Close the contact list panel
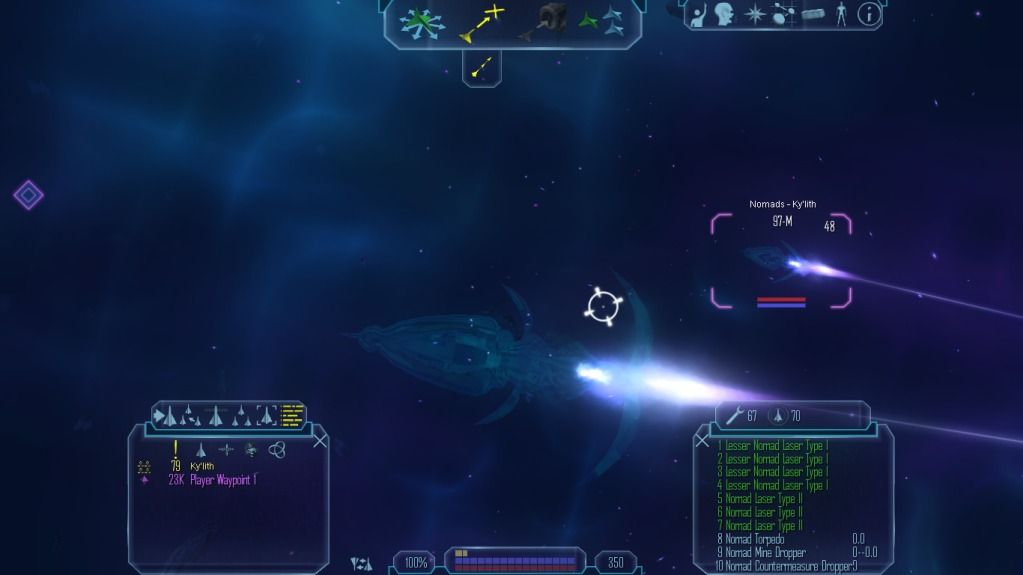 coord(320,440)
